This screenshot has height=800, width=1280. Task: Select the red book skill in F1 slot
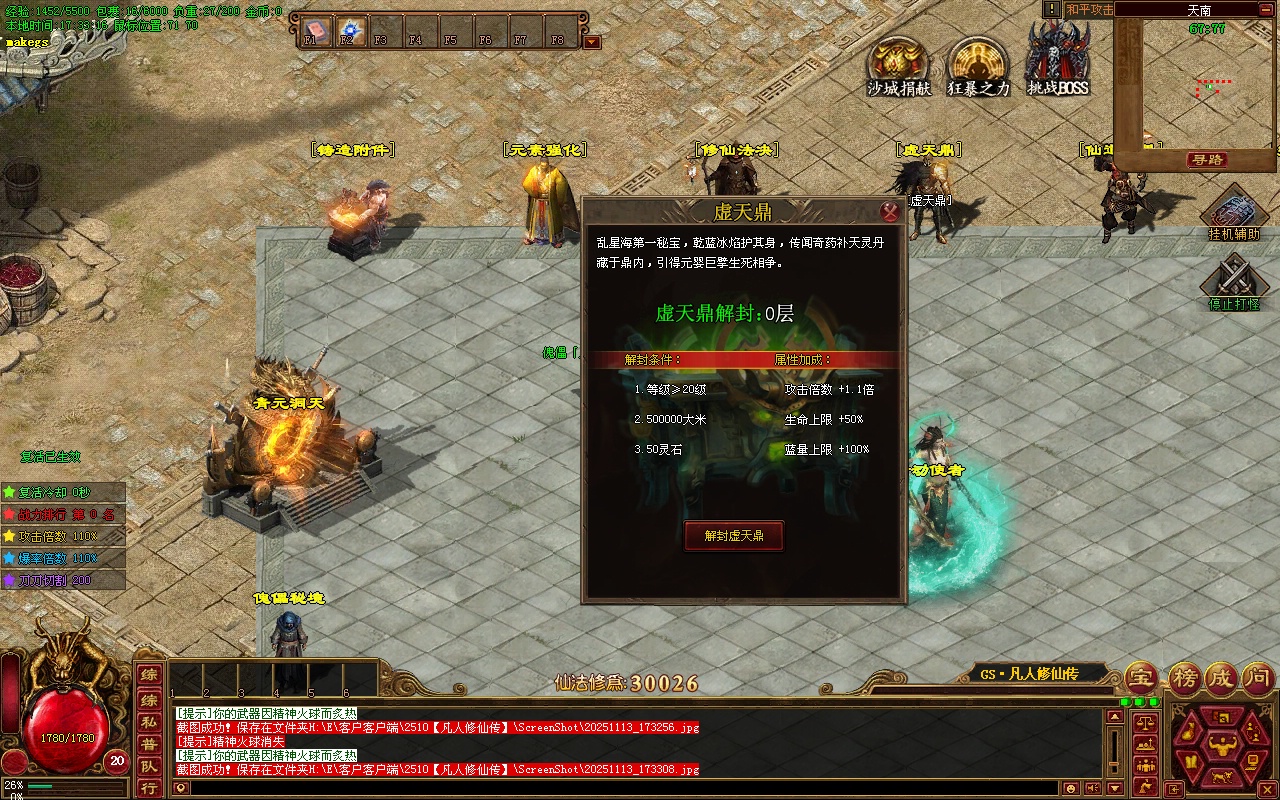pos(316,29)
